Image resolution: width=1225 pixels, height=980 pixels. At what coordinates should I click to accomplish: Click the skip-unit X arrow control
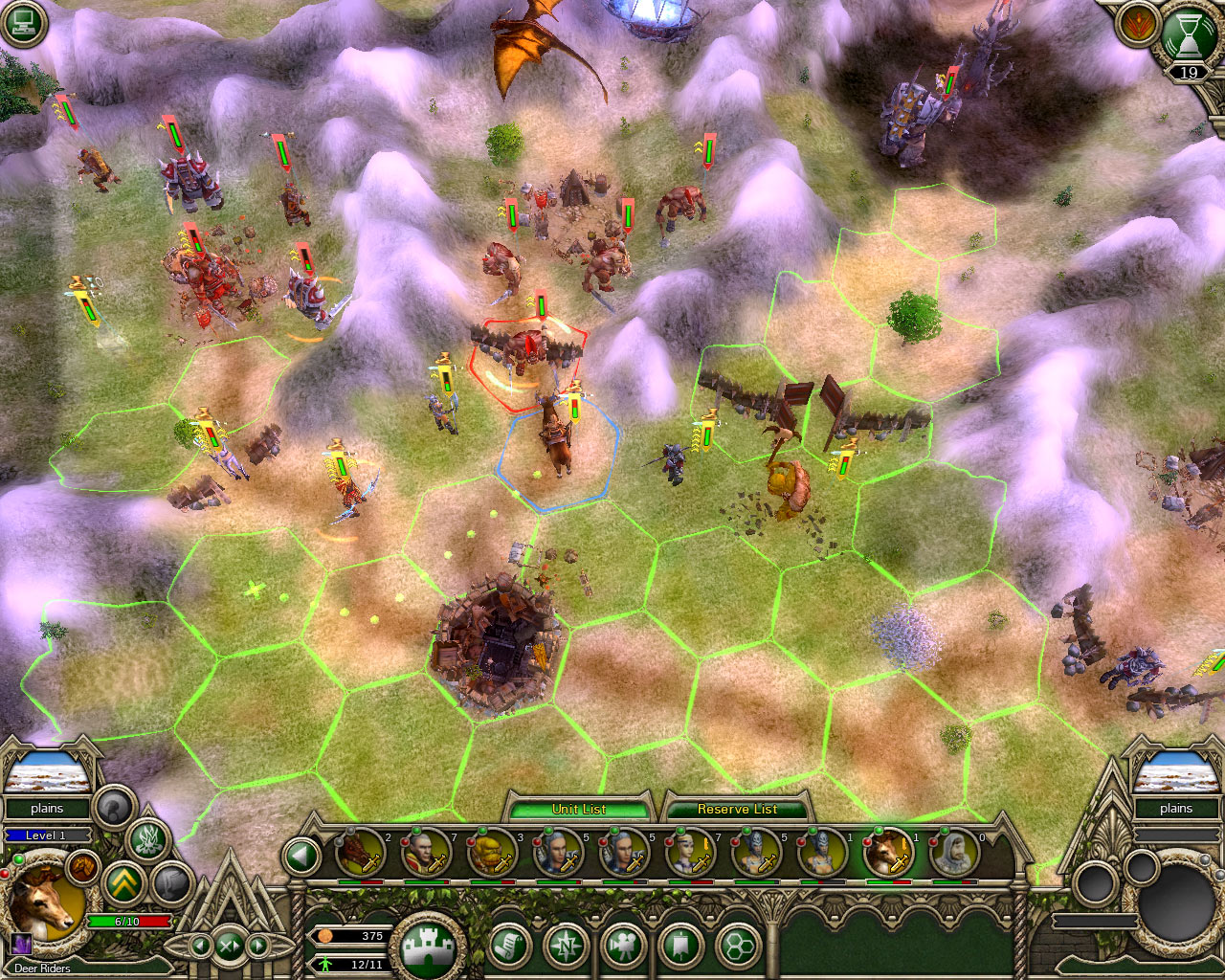click(x=230, y=944)
